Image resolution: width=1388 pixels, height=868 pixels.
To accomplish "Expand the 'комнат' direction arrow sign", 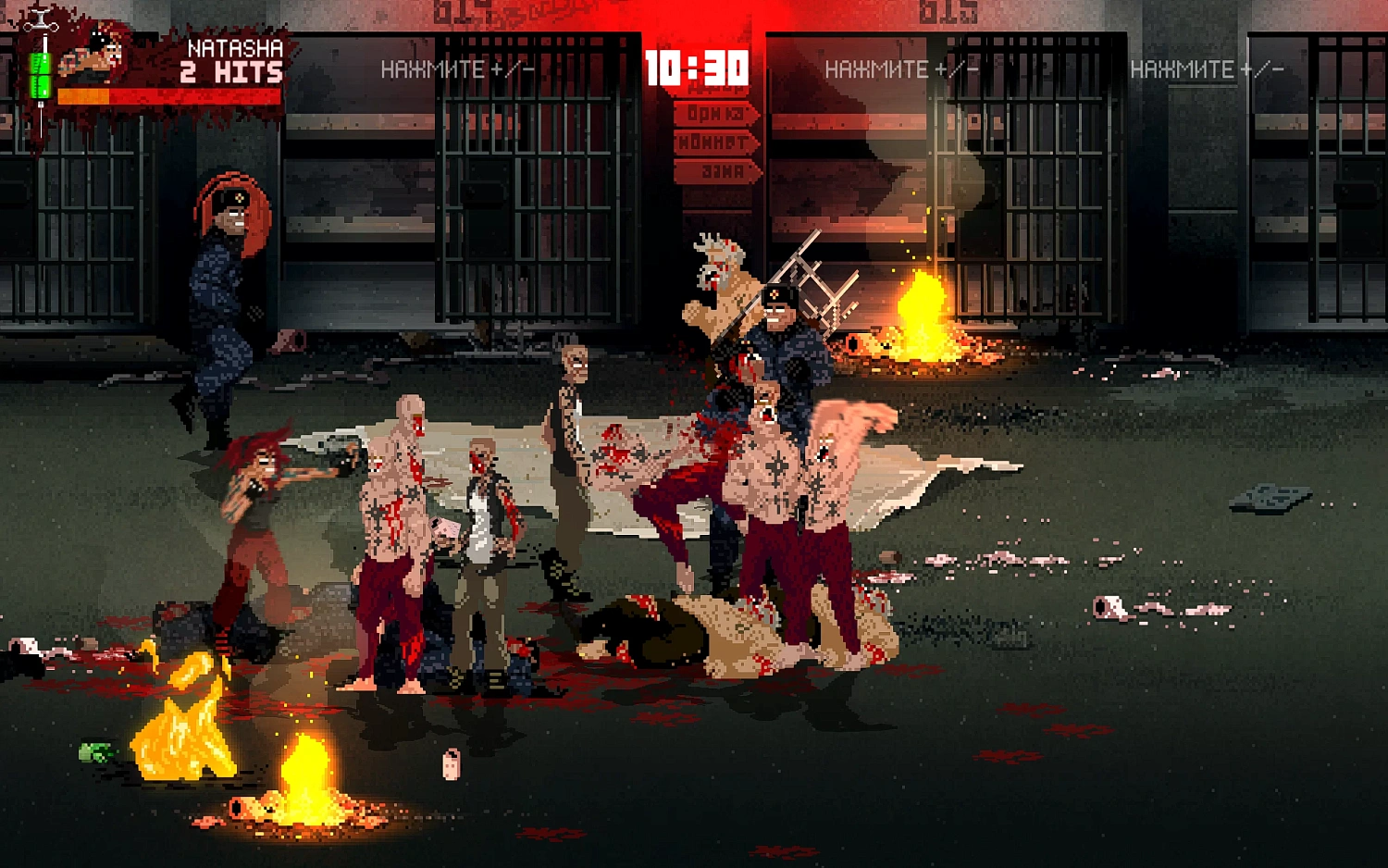I will pyautogui.click(x=714, y=143).
